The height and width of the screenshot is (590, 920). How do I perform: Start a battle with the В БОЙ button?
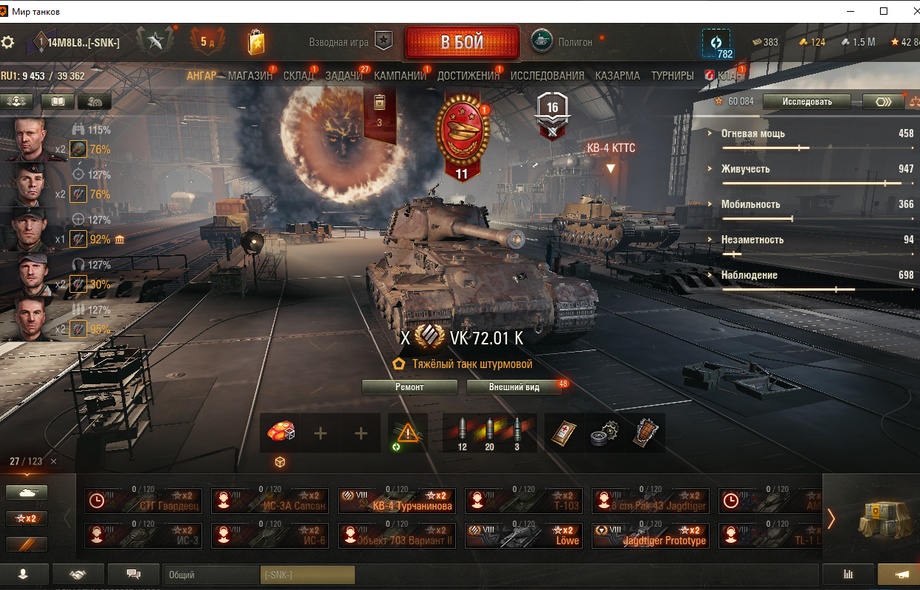(461, 43)
